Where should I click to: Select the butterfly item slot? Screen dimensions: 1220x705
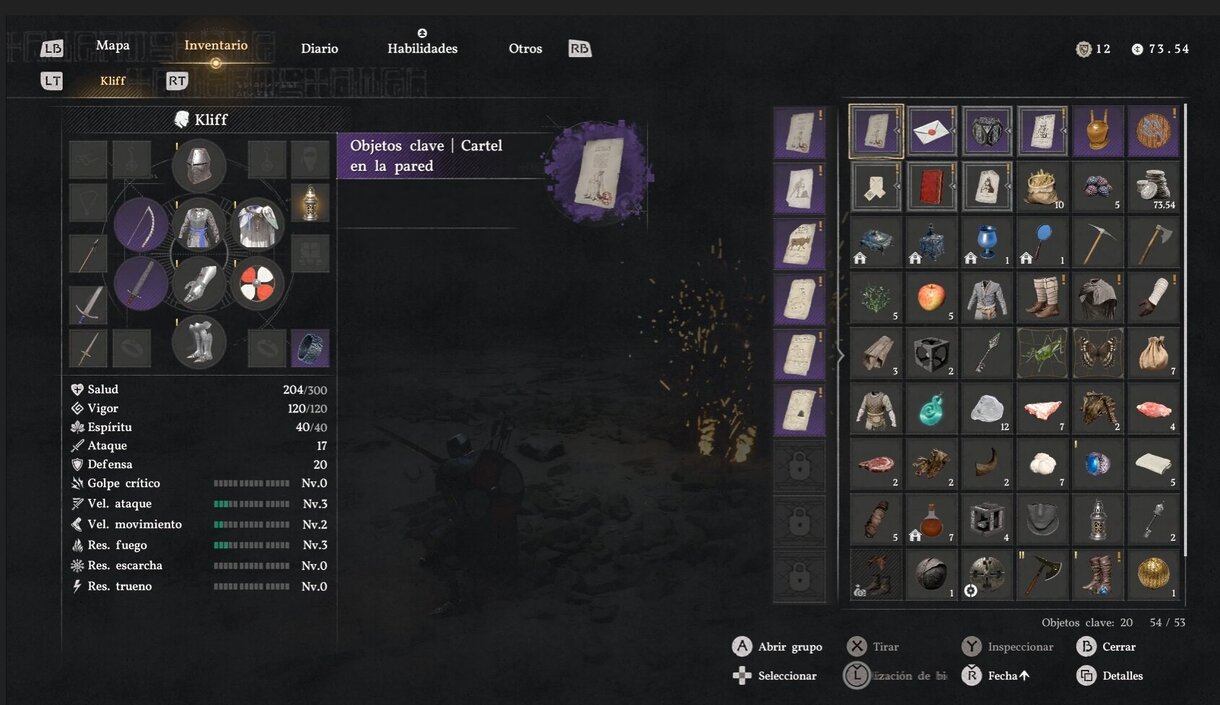[x=1098, y=351]
